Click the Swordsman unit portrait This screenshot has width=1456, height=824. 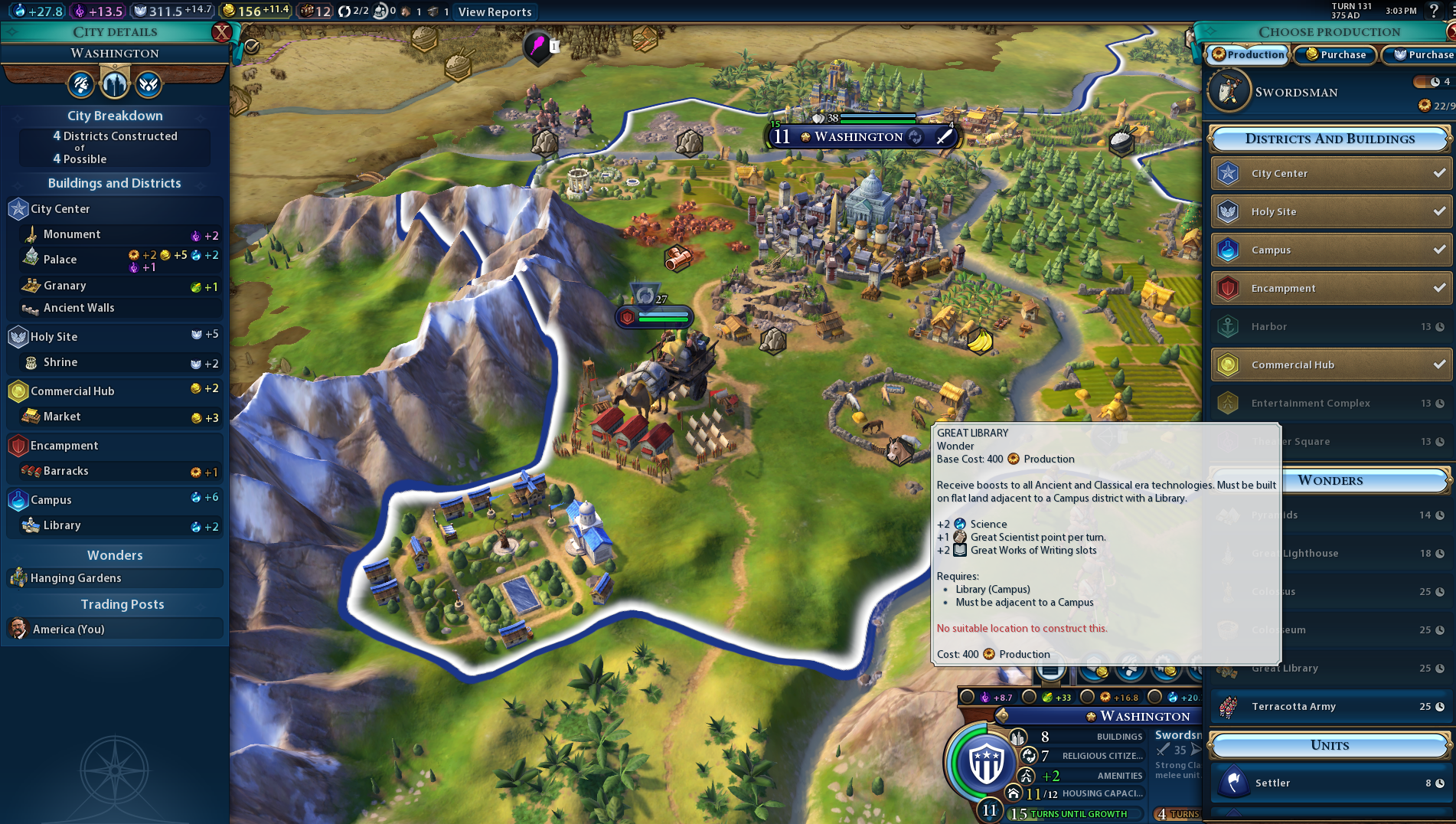point(1229,91)
